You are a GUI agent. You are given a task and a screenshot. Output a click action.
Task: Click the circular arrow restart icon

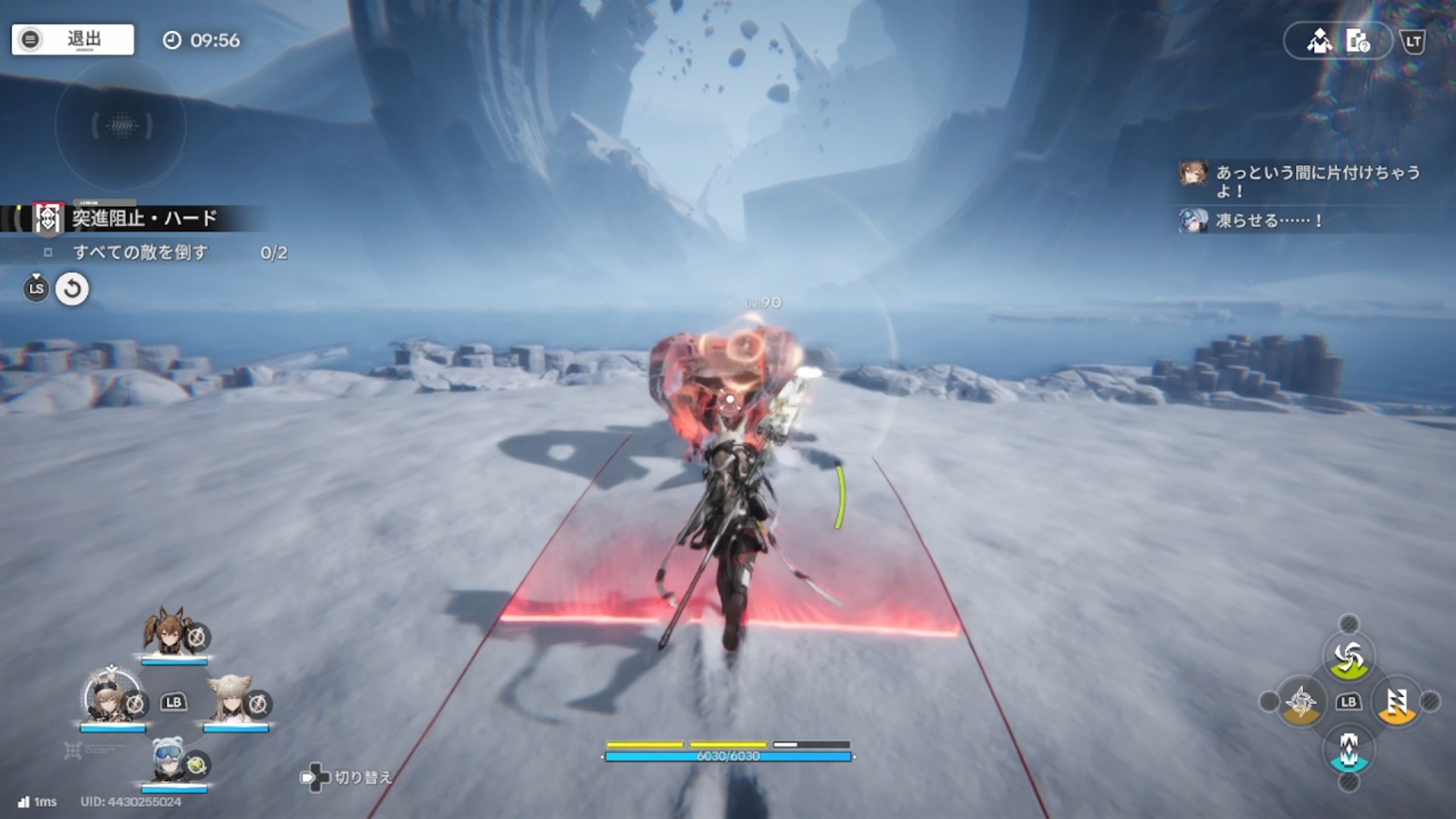tap(72, 289)
